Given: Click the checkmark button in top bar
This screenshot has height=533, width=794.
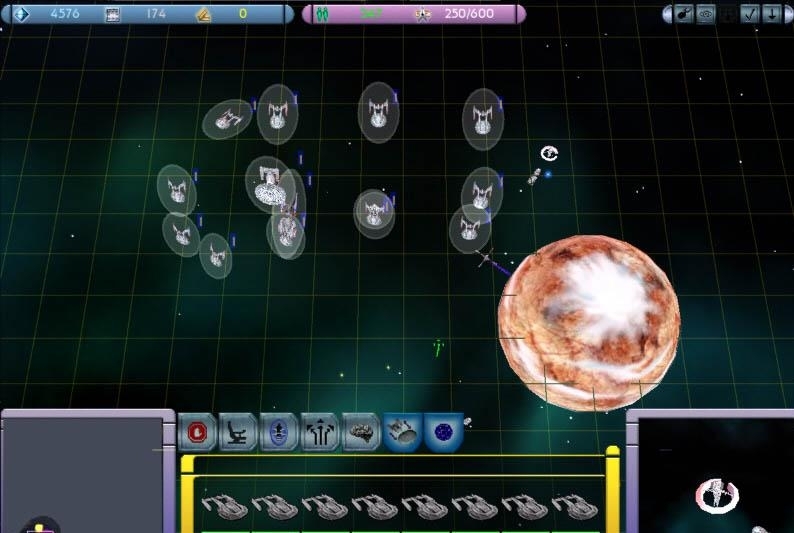Looking at the screenshot, I should coord(751,14).
